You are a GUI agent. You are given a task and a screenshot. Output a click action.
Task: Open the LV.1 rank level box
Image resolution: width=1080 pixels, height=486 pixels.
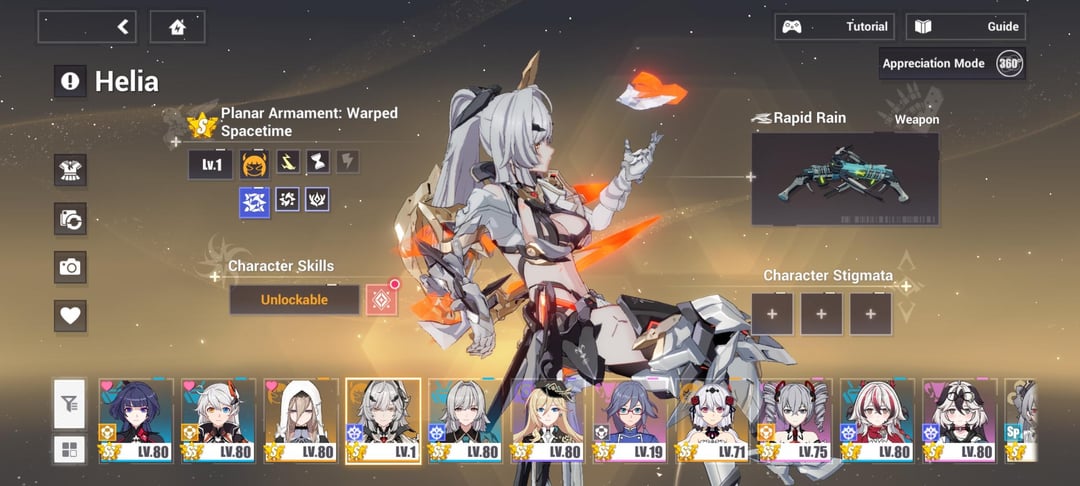[210, 164]
